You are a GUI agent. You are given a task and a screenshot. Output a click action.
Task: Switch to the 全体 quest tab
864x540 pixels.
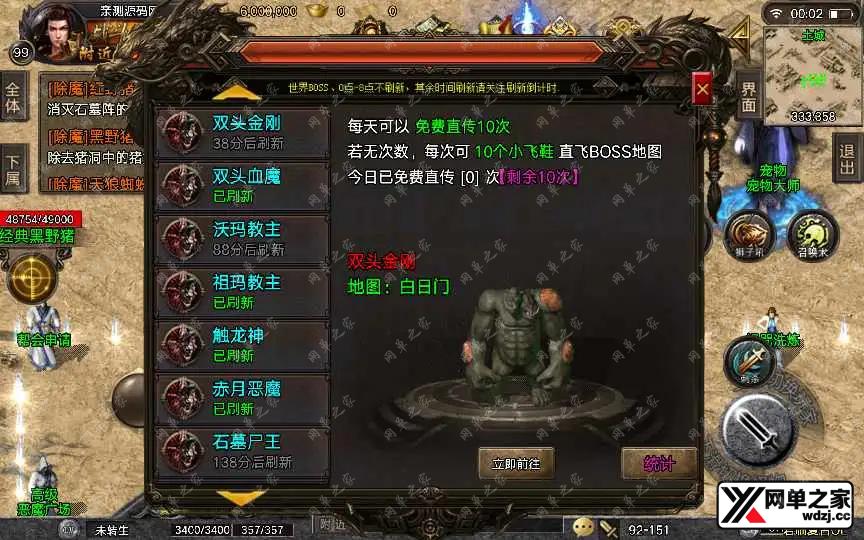click(13, 97)
